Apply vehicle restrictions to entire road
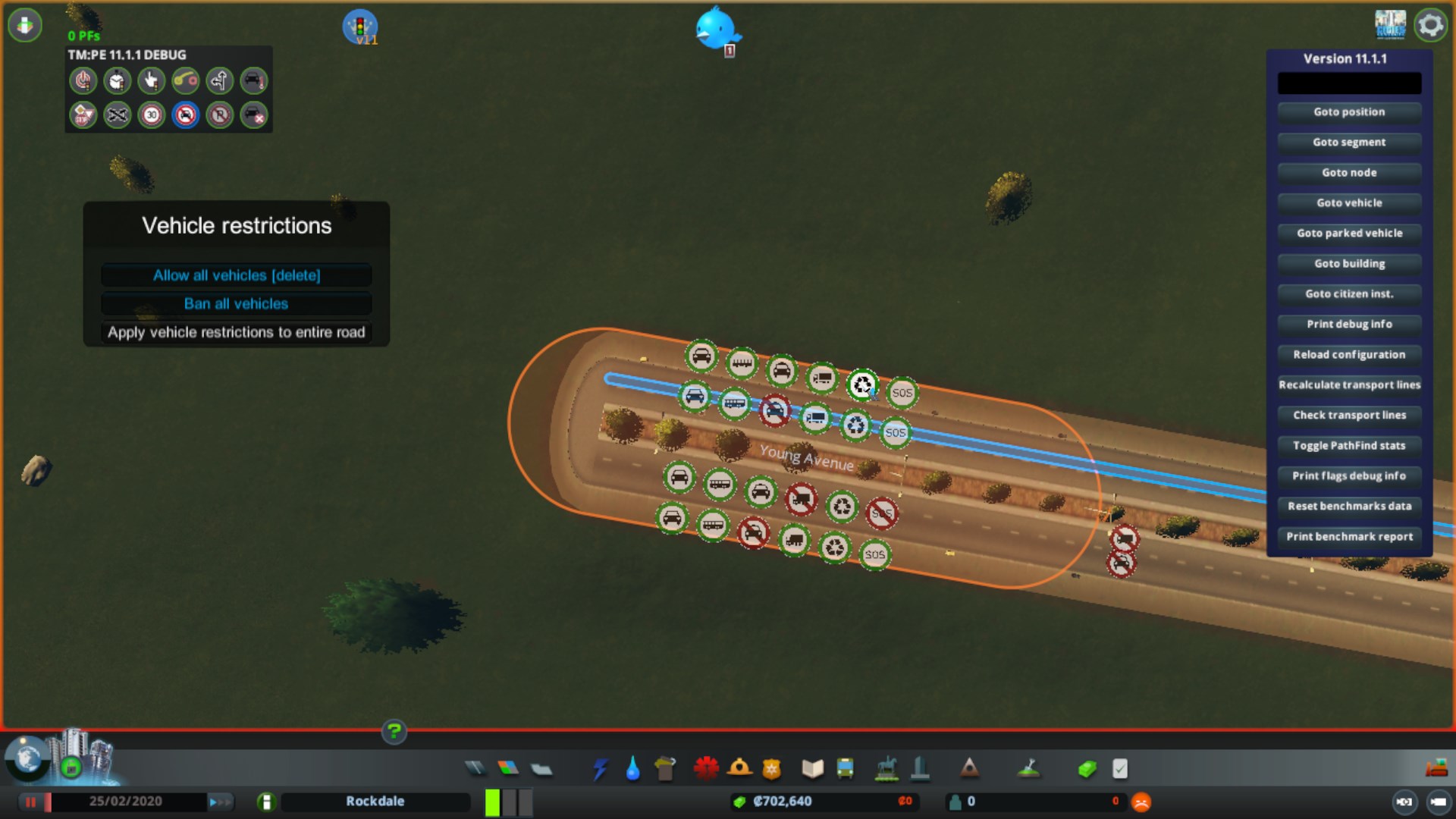This screenshot has width=1456, height=819. [x=237, y=332]
